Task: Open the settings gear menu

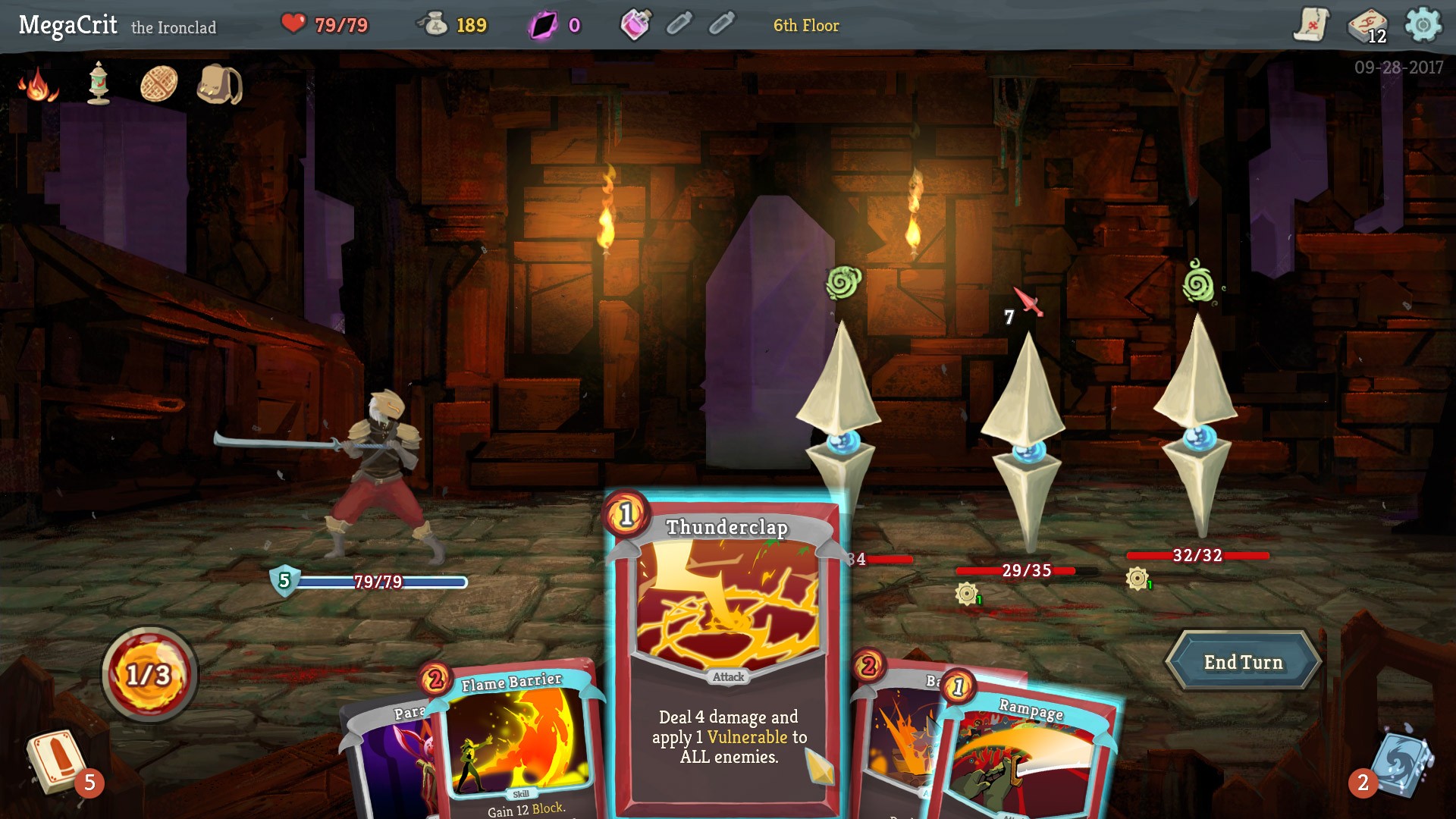Action: 1421,23
